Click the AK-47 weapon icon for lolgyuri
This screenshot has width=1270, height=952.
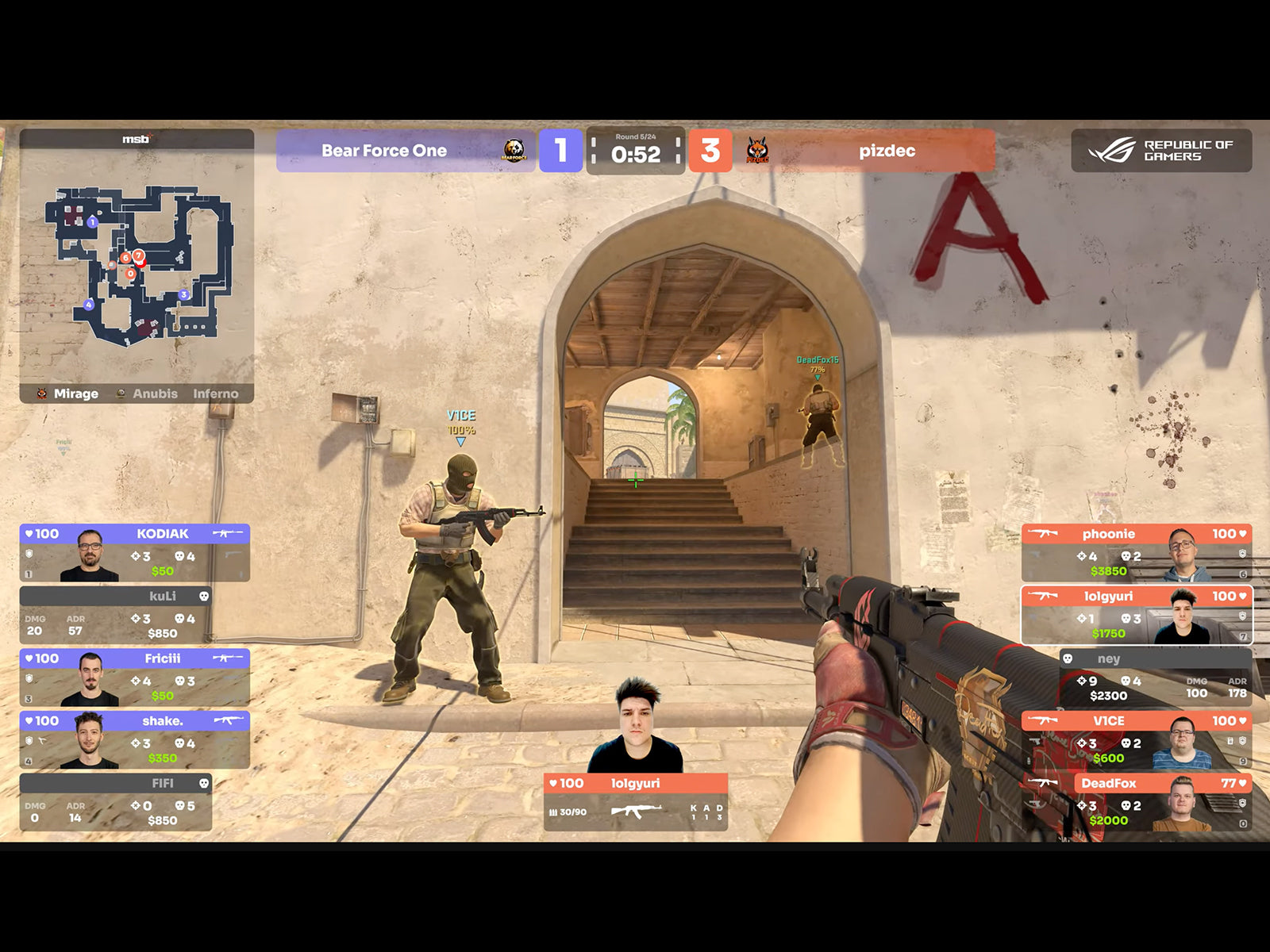tap(636, 811)
